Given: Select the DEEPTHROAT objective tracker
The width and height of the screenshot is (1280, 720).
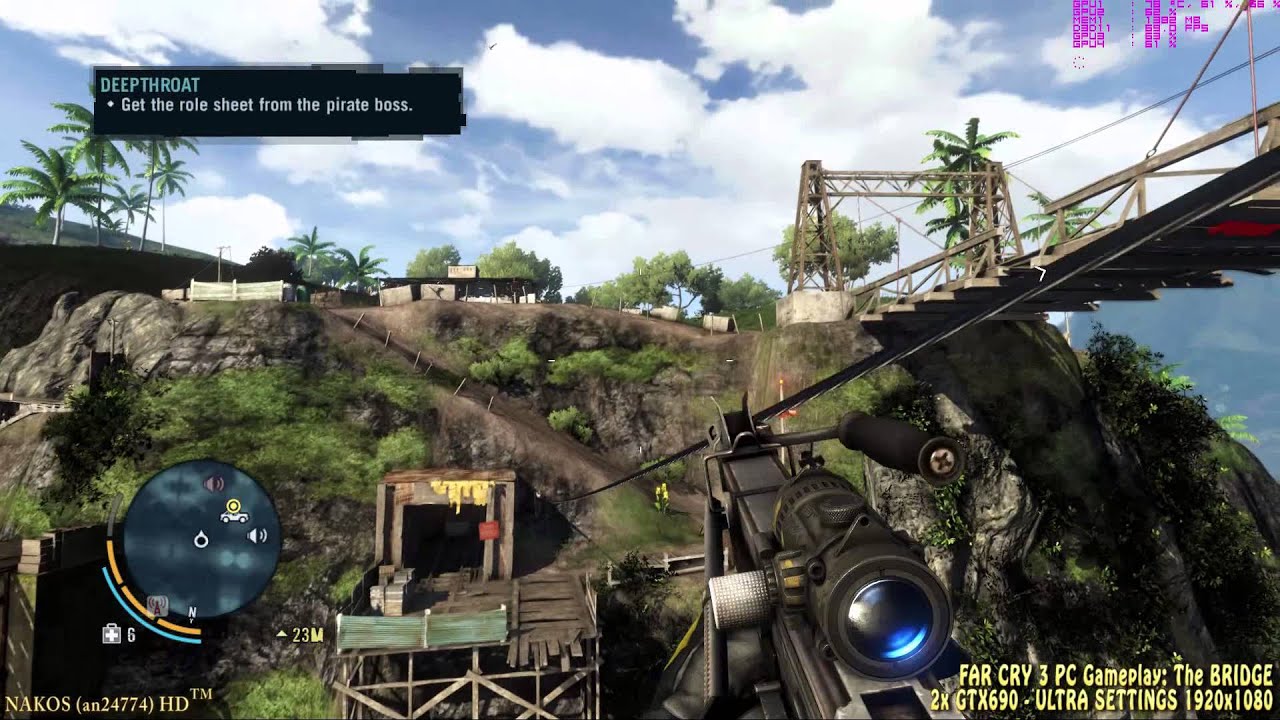Looking at the screenshot, I should pyautogui.click(x=278, y=101).
